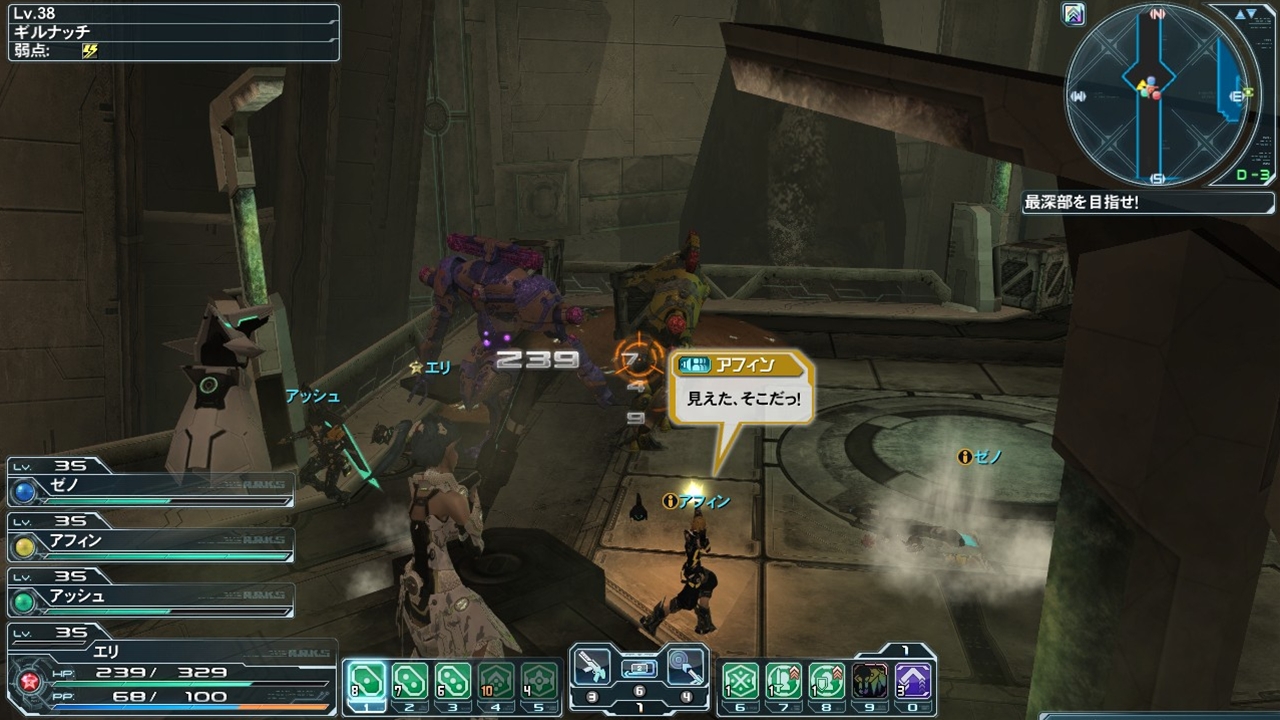
Task: Use the item in subpalette slot 2
Action: (x=408, y=681)
